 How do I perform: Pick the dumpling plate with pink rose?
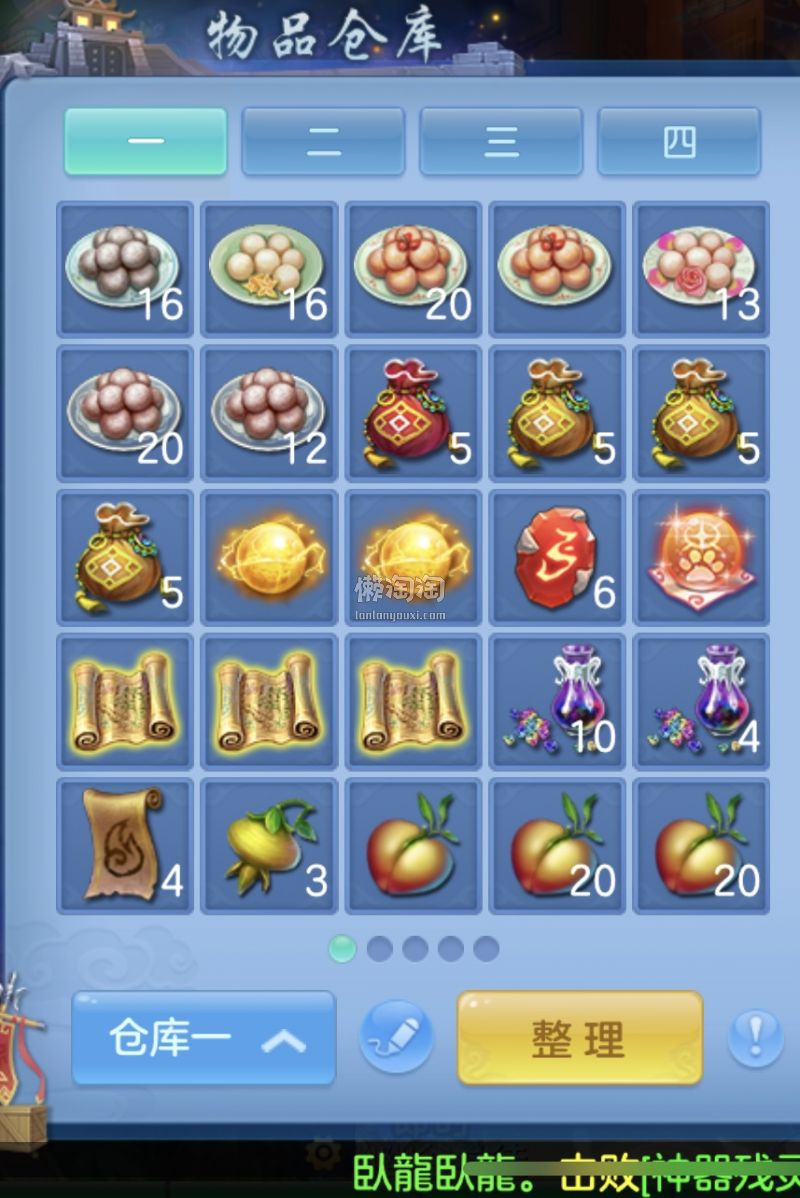[701, 269]
